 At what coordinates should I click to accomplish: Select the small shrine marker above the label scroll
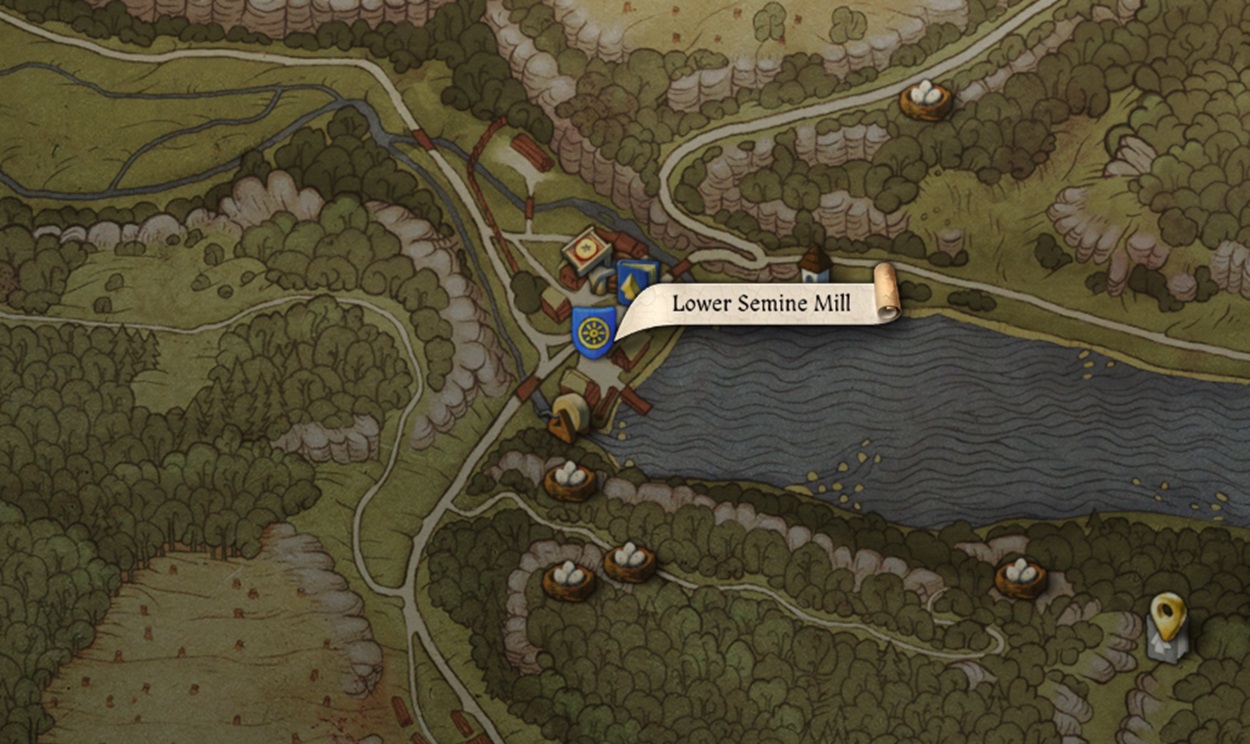[816, 264]
